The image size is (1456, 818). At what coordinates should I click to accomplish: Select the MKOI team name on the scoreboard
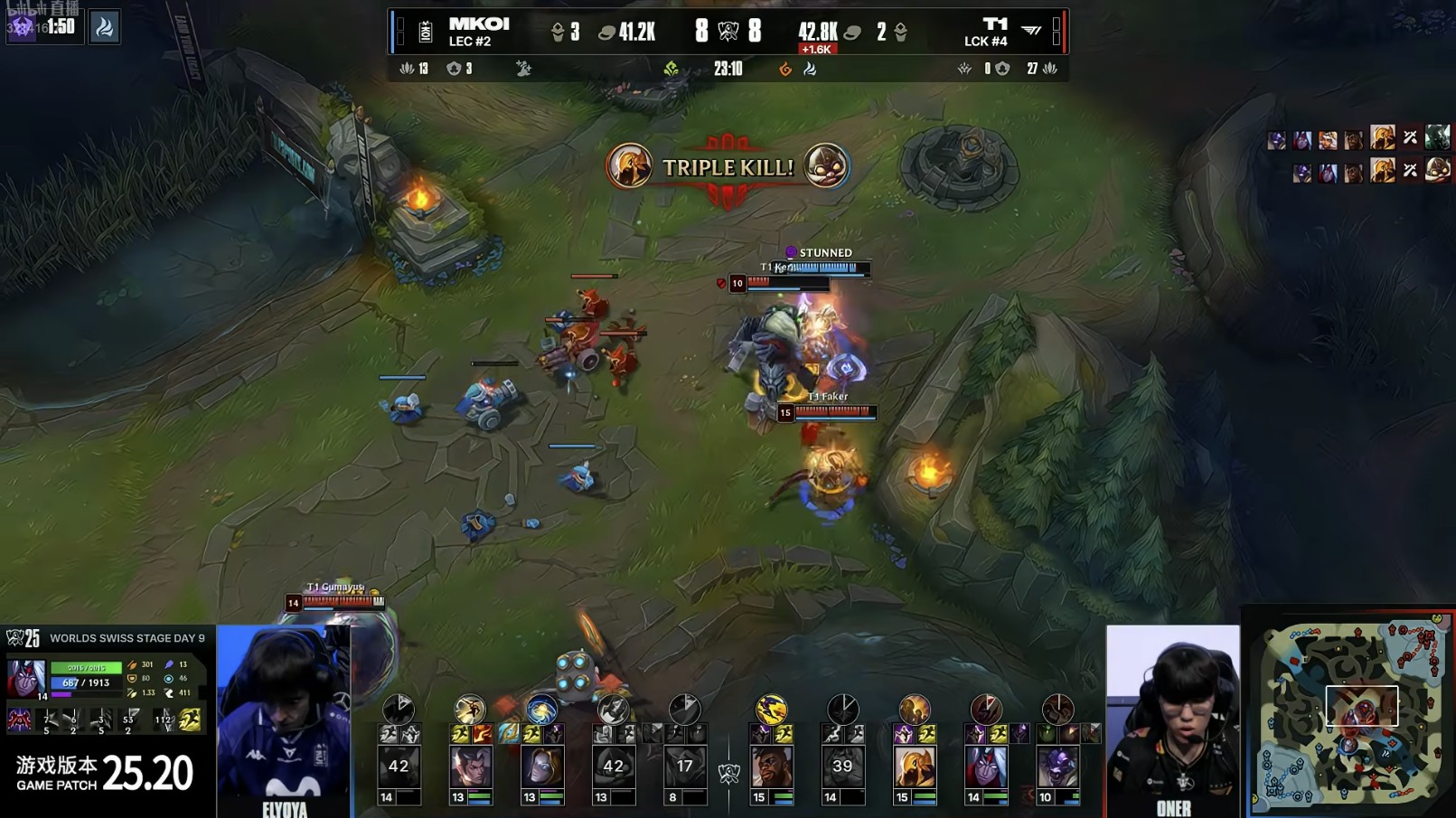pos(478,24)
